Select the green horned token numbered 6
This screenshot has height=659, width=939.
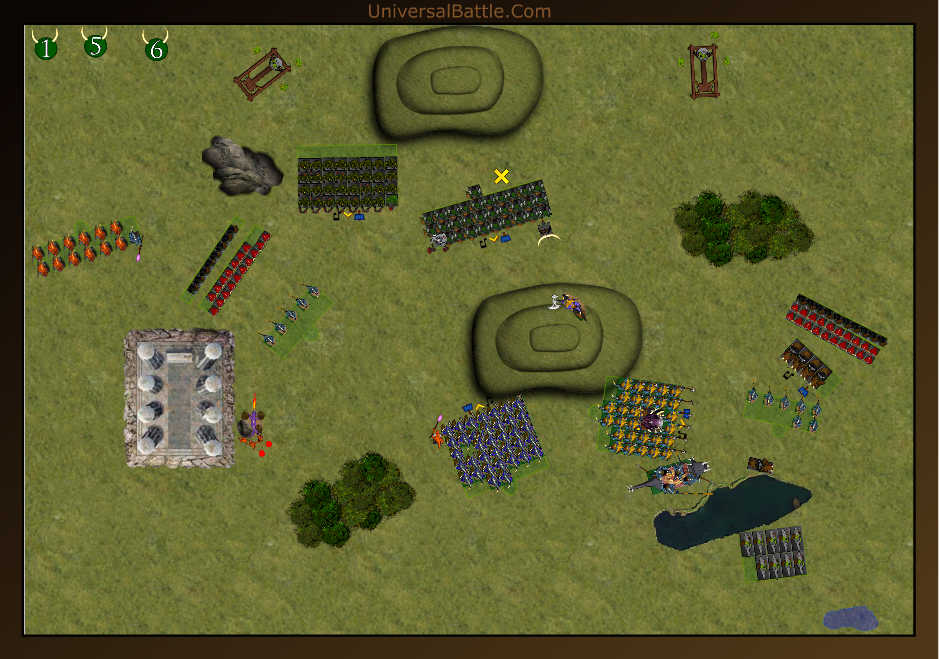155,48
